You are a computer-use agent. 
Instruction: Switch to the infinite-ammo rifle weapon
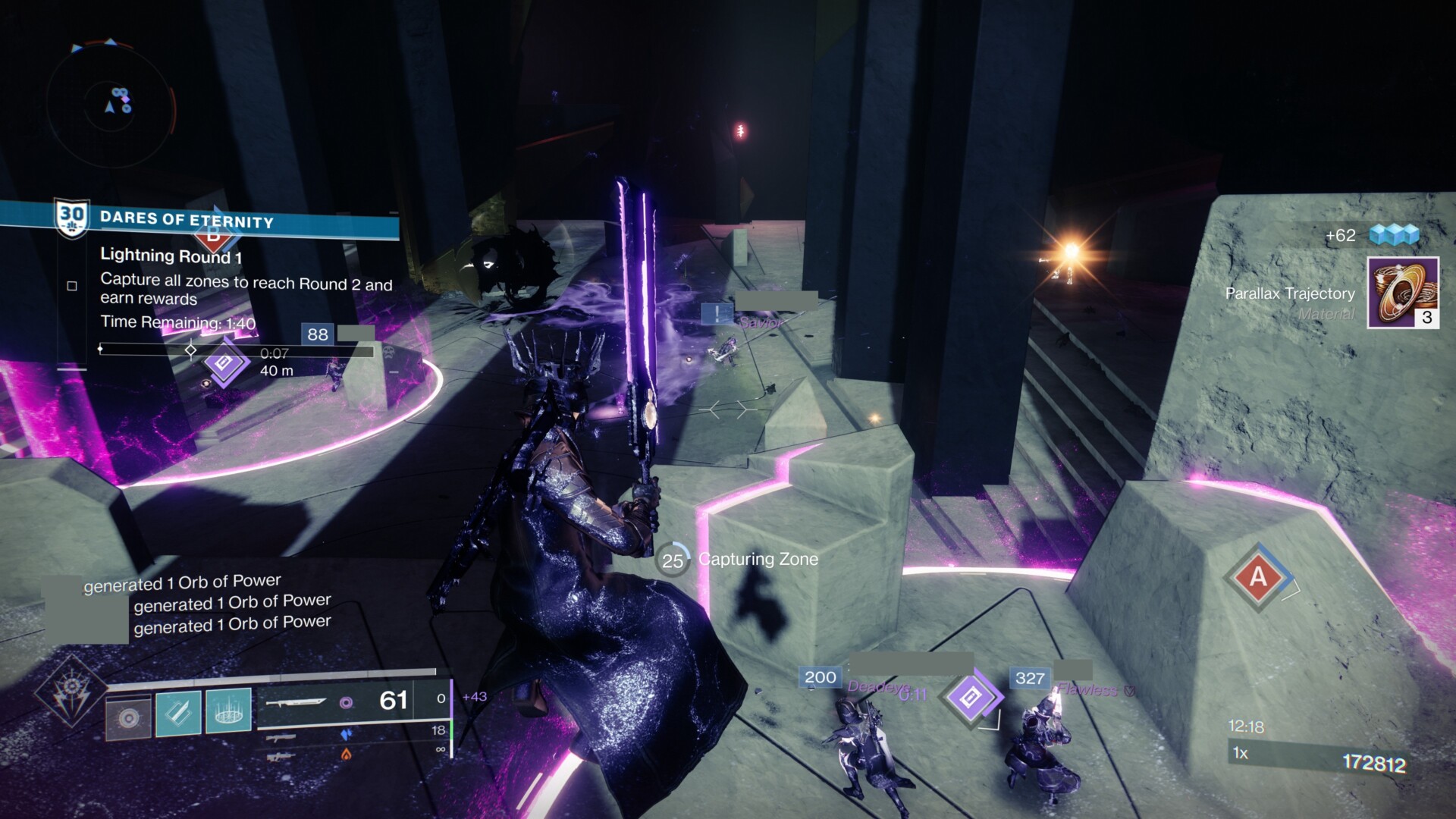tap(281, 756)
